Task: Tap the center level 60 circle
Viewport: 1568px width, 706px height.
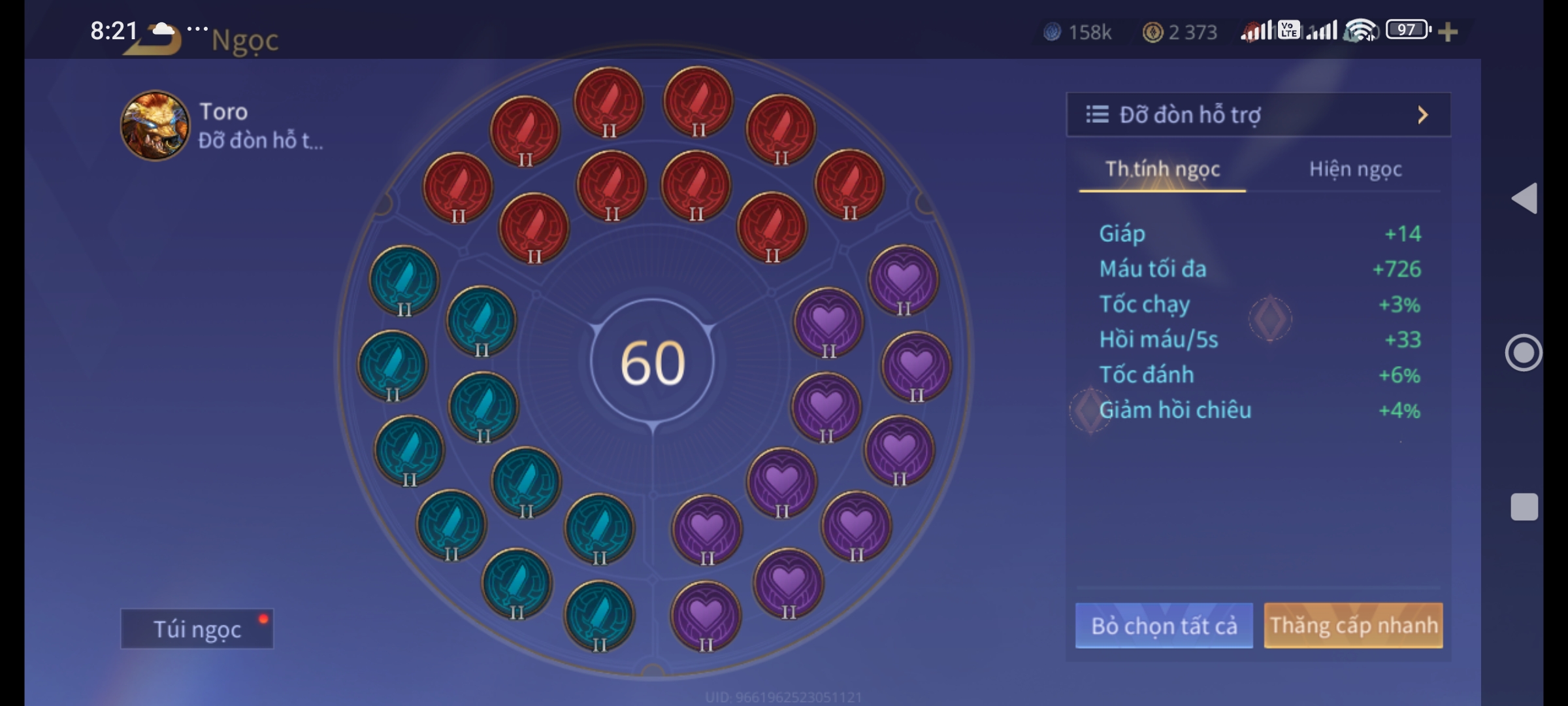Action: click(652, 362)
